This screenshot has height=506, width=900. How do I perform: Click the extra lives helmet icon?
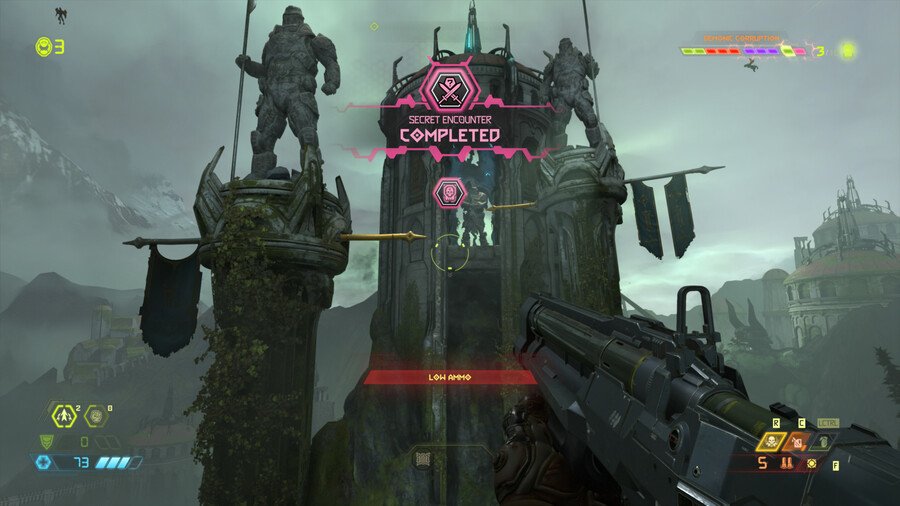[x=43, y=46]
